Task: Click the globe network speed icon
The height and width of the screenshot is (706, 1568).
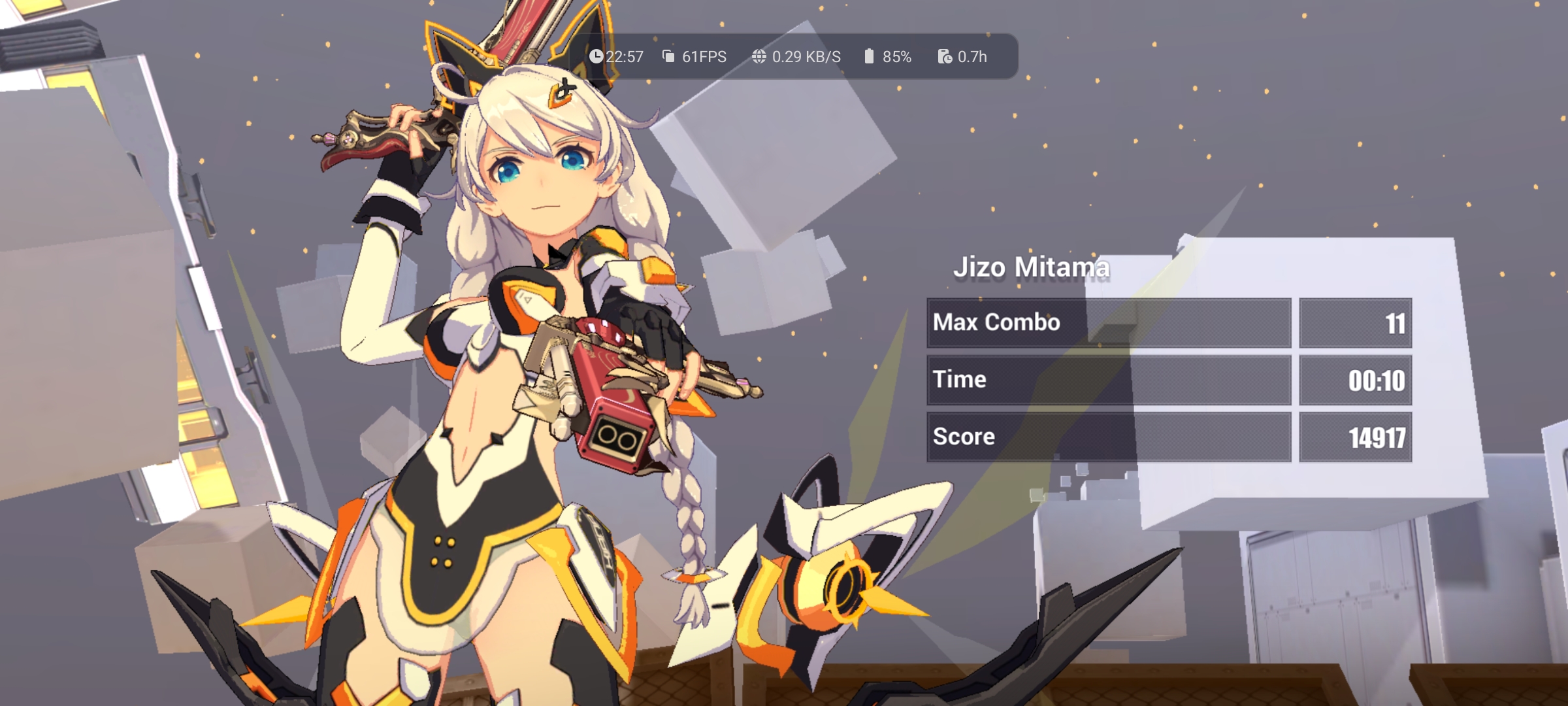Action: [759, 57]
